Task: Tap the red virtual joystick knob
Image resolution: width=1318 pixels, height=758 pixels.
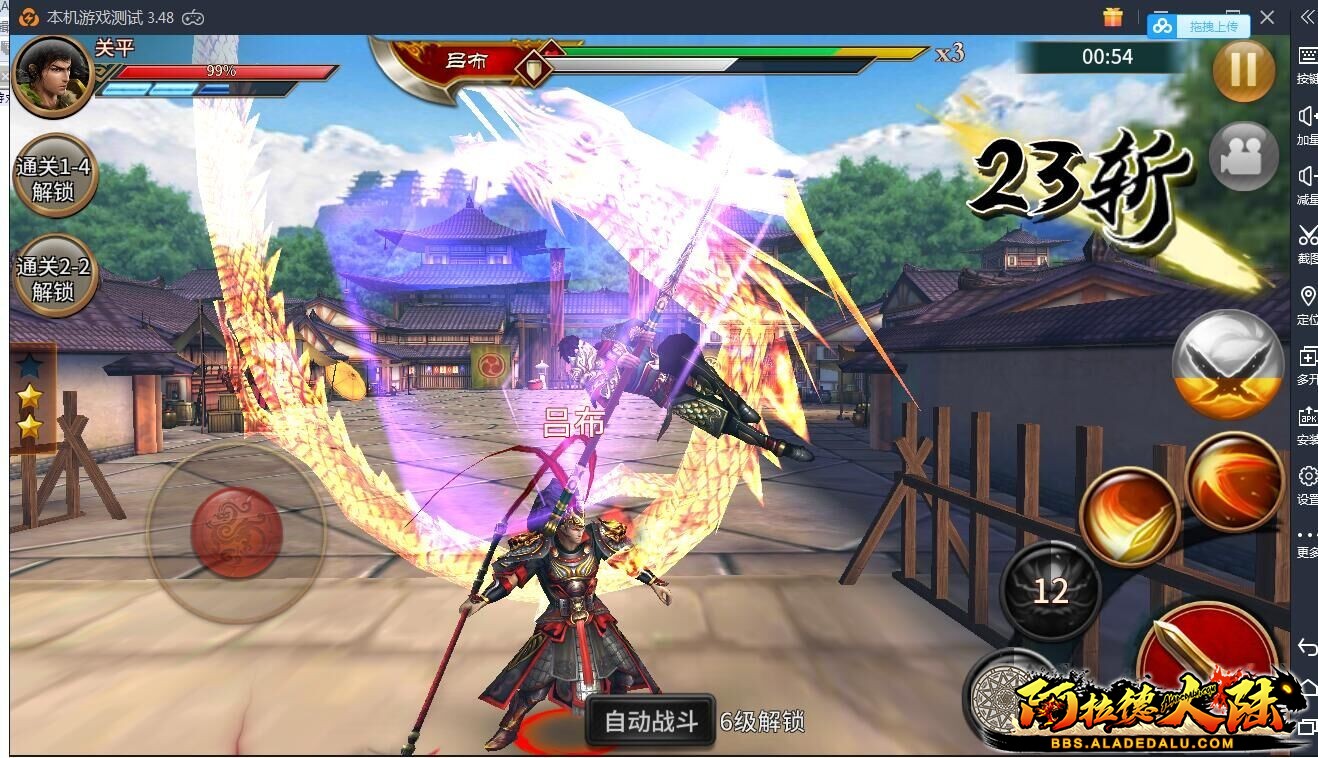Action: click(236, 532)
